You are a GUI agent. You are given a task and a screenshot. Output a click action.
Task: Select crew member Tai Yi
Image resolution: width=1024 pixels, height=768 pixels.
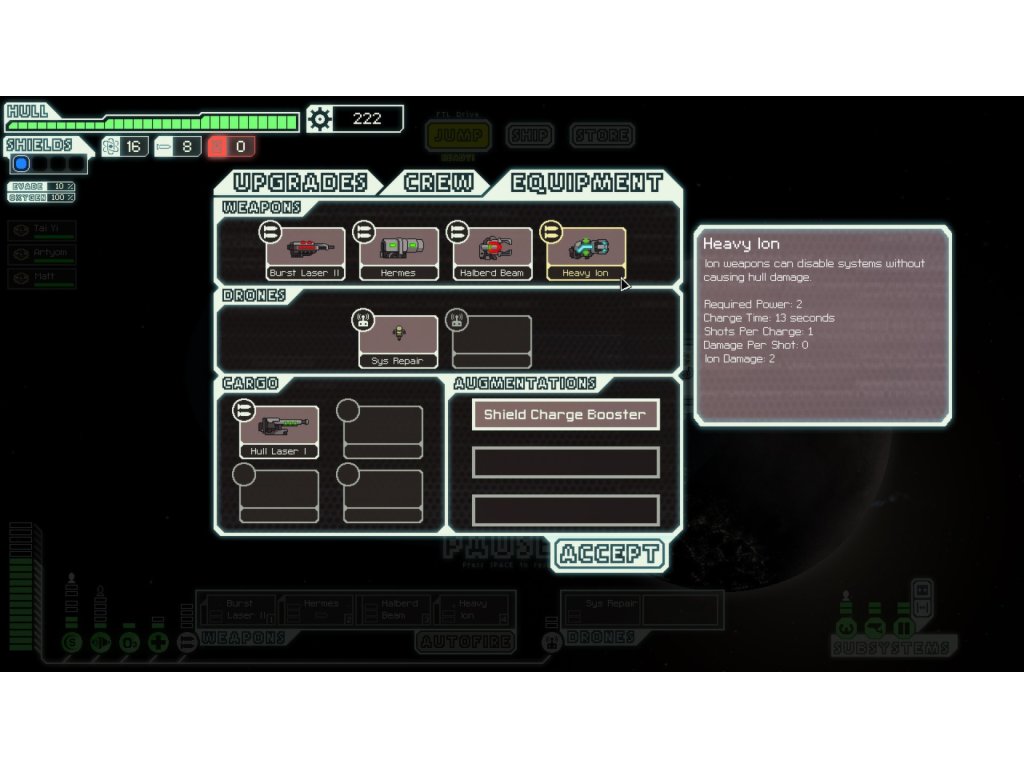coord(42,231)
